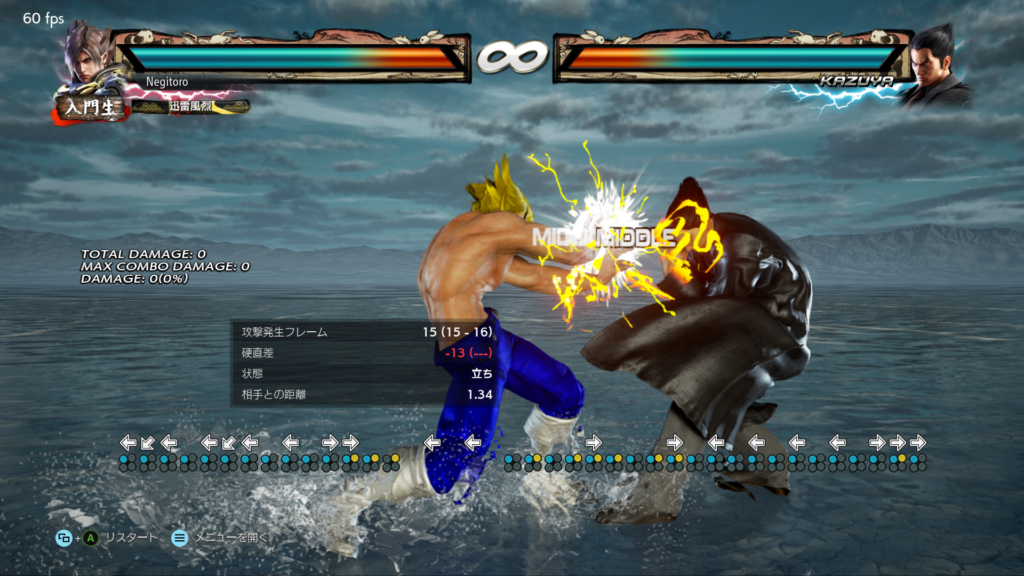Select Negitoro's character portrait

(87, 55)
